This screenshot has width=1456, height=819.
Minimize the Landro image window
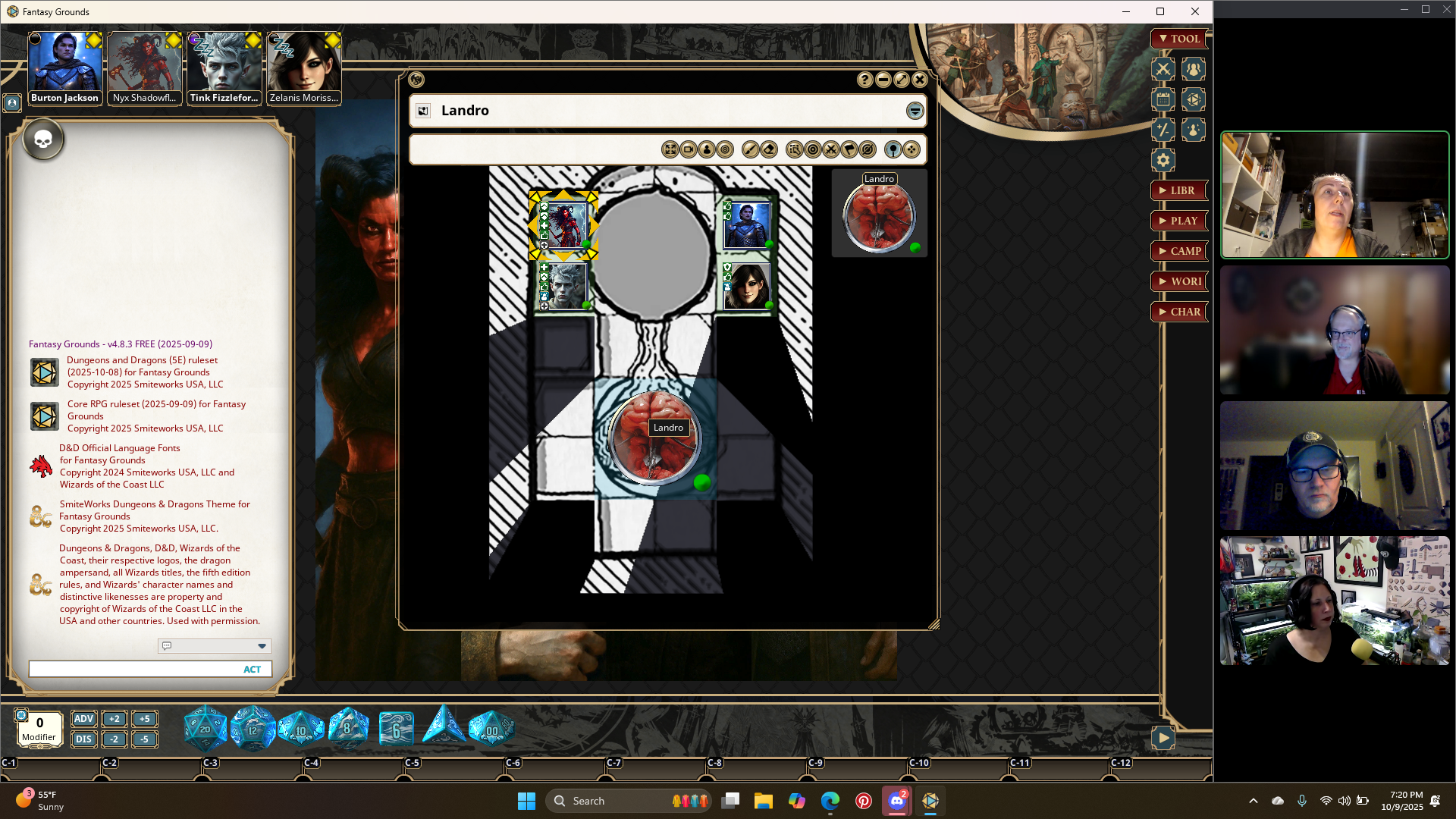(x=883, y=80)
